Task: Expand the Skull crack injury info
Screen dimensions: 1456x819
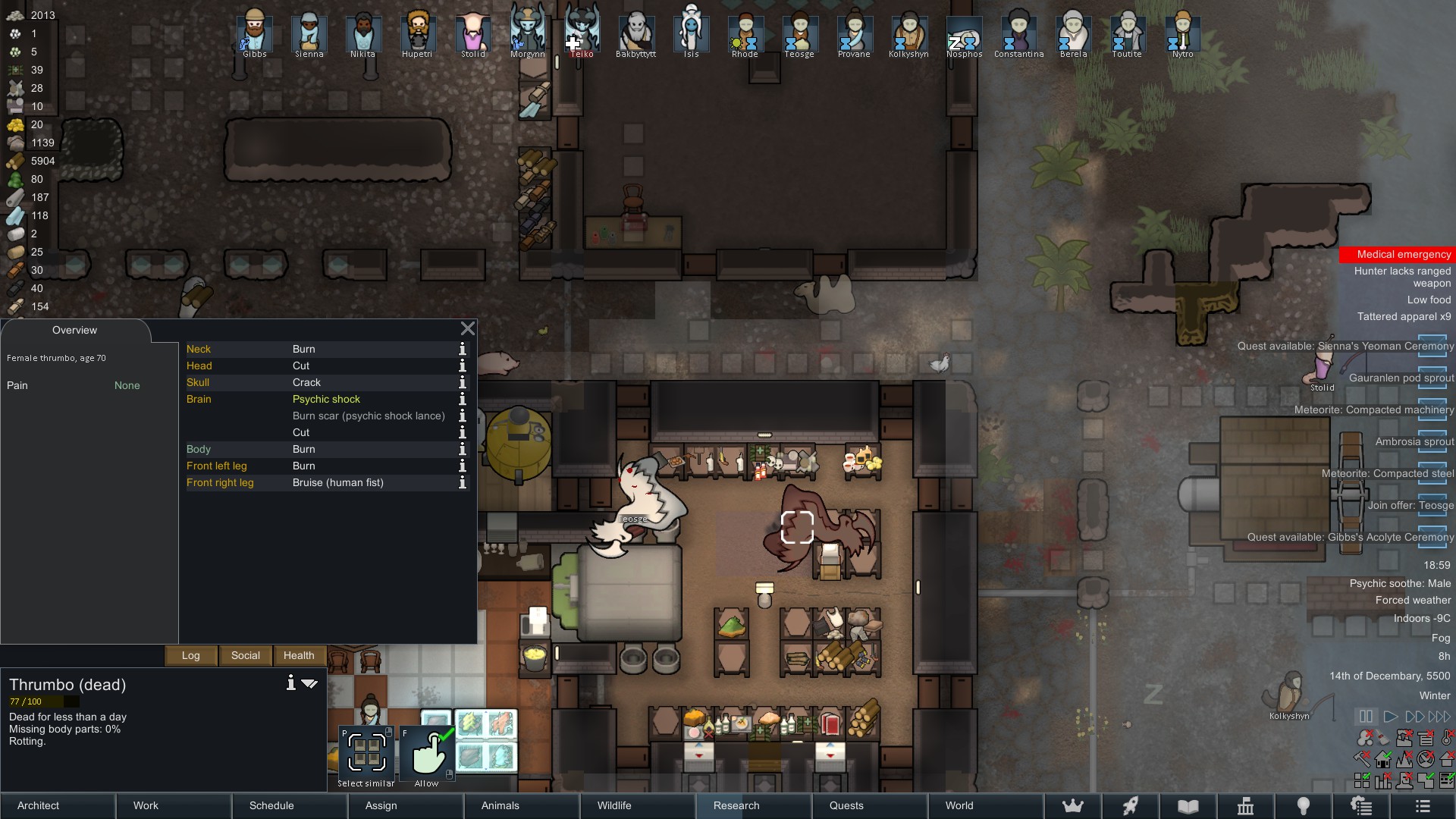Action: 463,382
